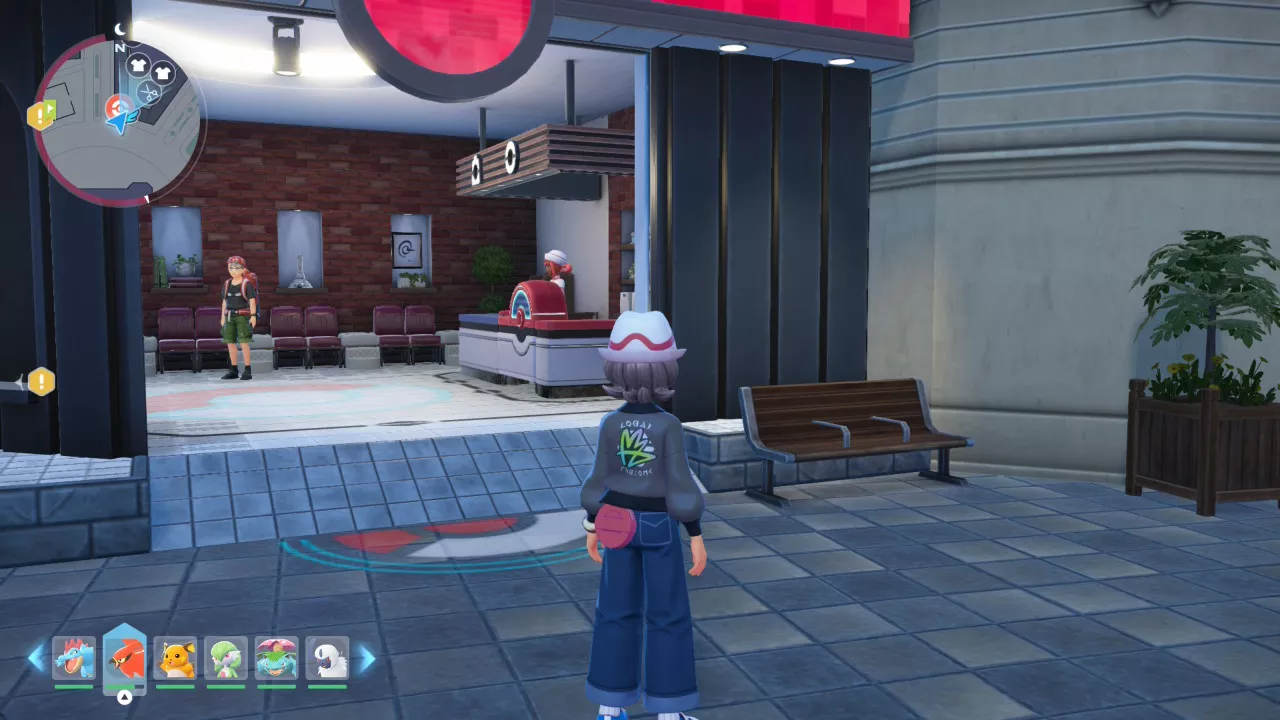Open the hair salon scissors icon on minimap
This screenshot has height=720, width=1280.
point(149,91)
